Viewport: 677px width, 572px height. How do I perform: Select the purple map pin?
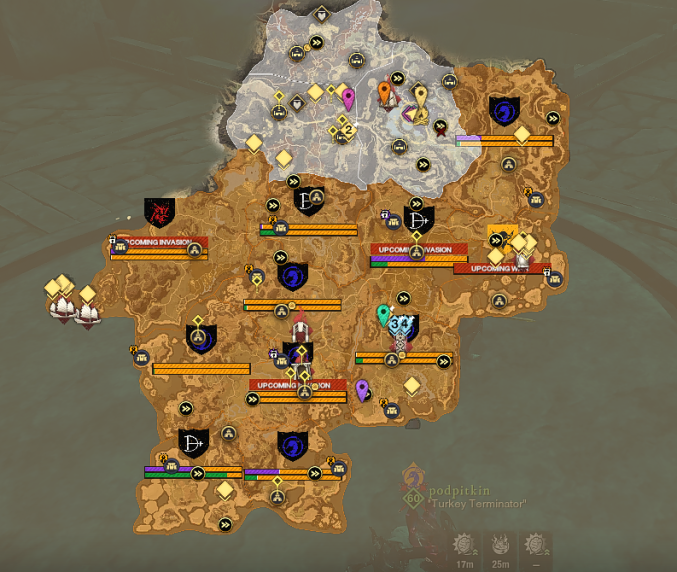362,389
